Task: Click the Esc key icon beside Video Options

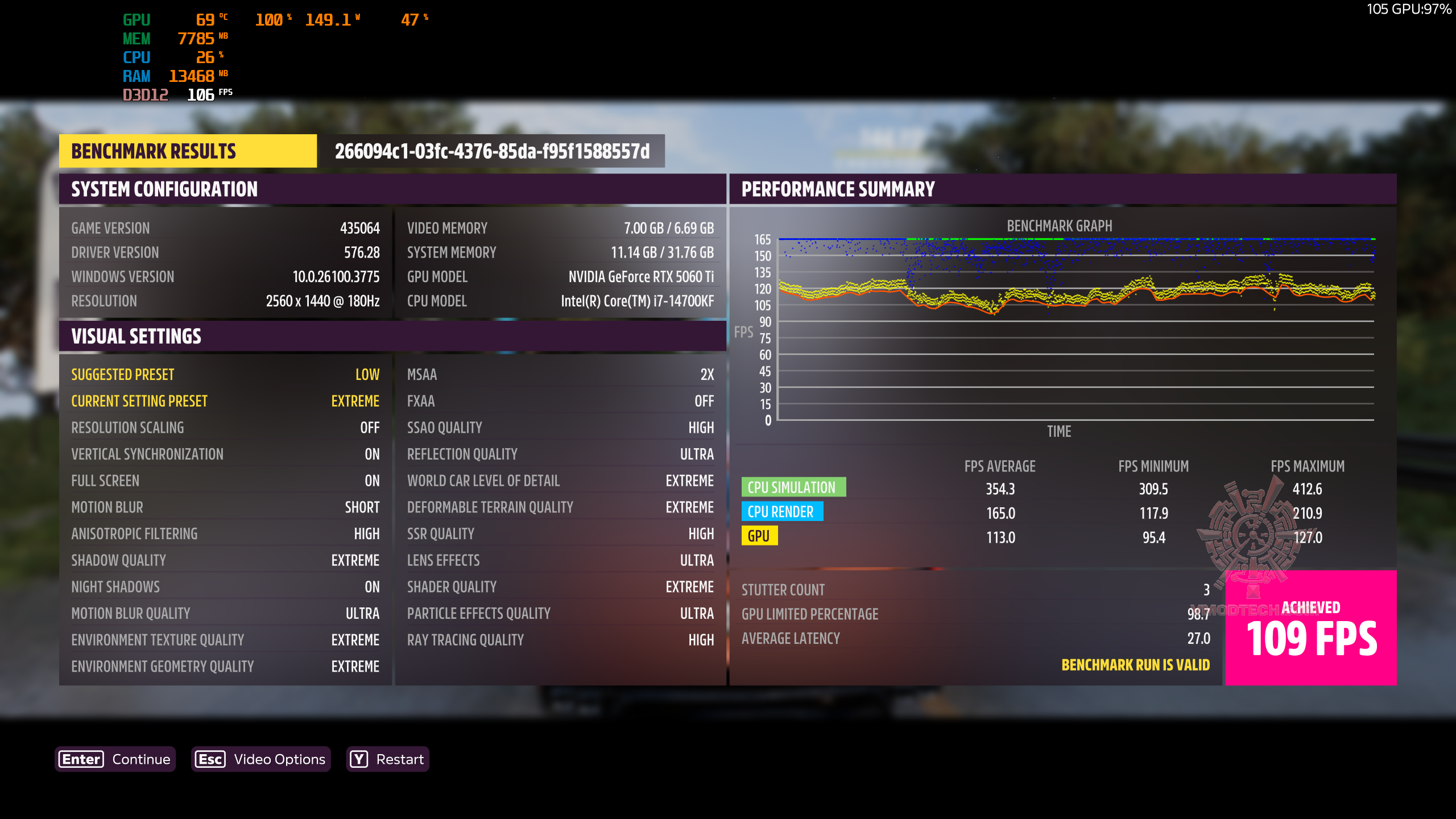Action: click(x=210, y=759)
